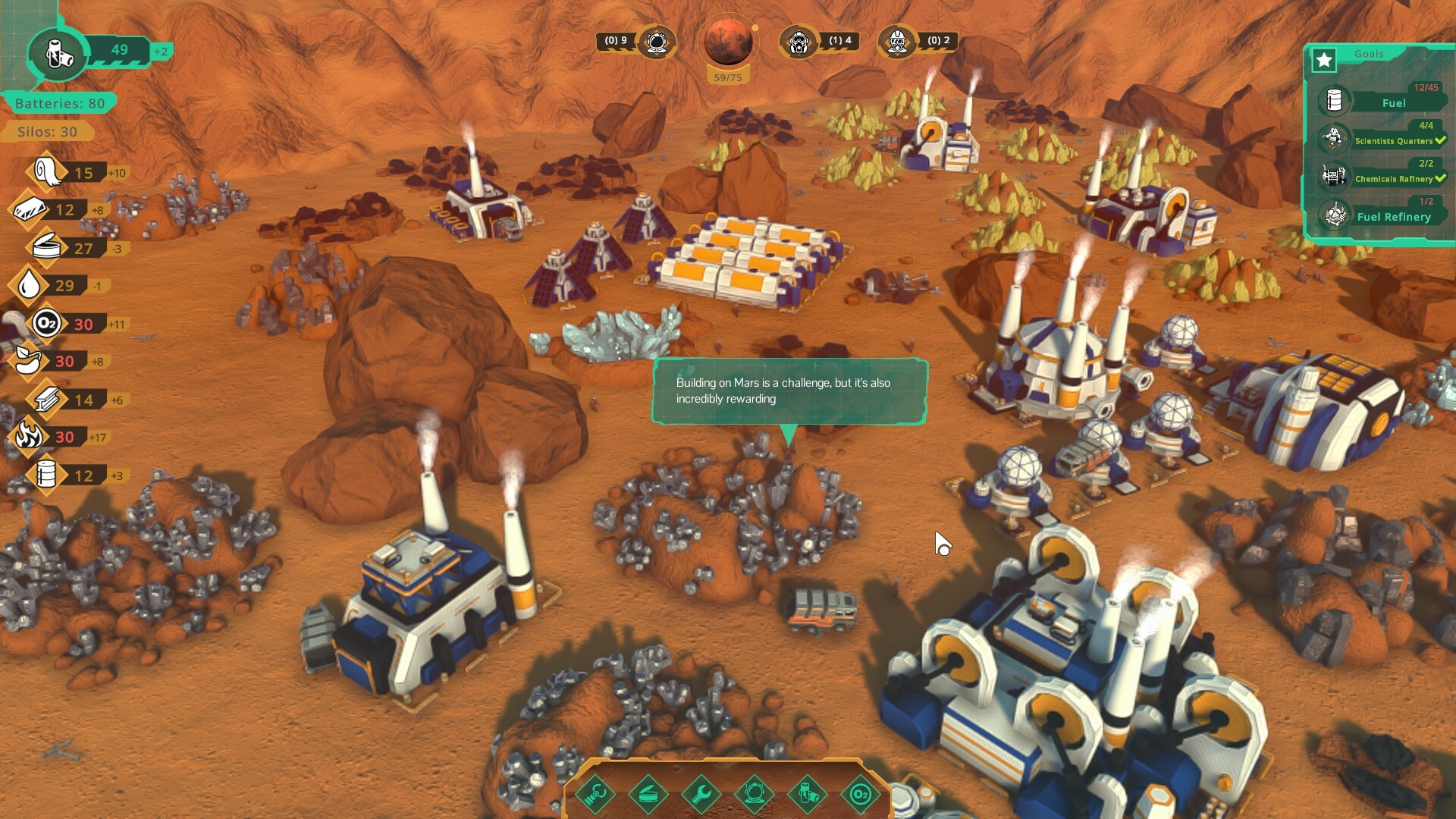Click the Batteries: 80 counter
The width and height of the screenshot is (1456, 819).
[x=60, y=103]
